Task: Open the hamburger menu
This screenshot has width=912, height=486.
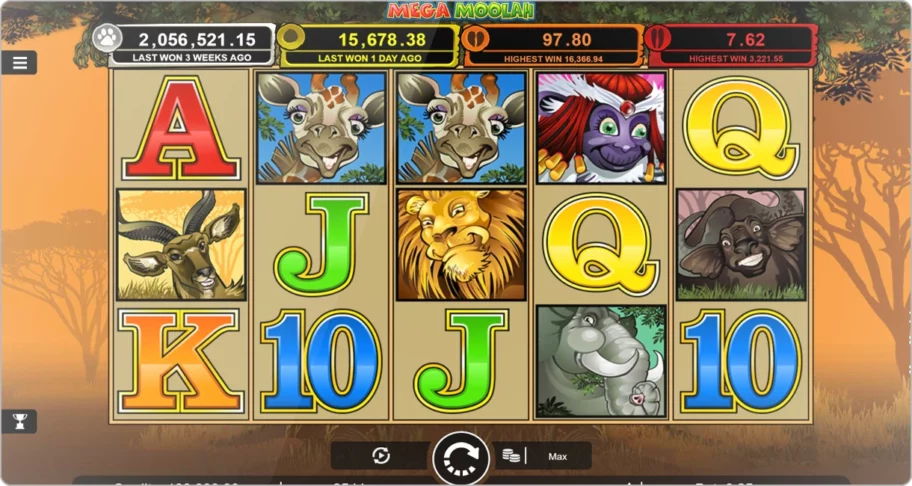Action: (x=19, y=62)
